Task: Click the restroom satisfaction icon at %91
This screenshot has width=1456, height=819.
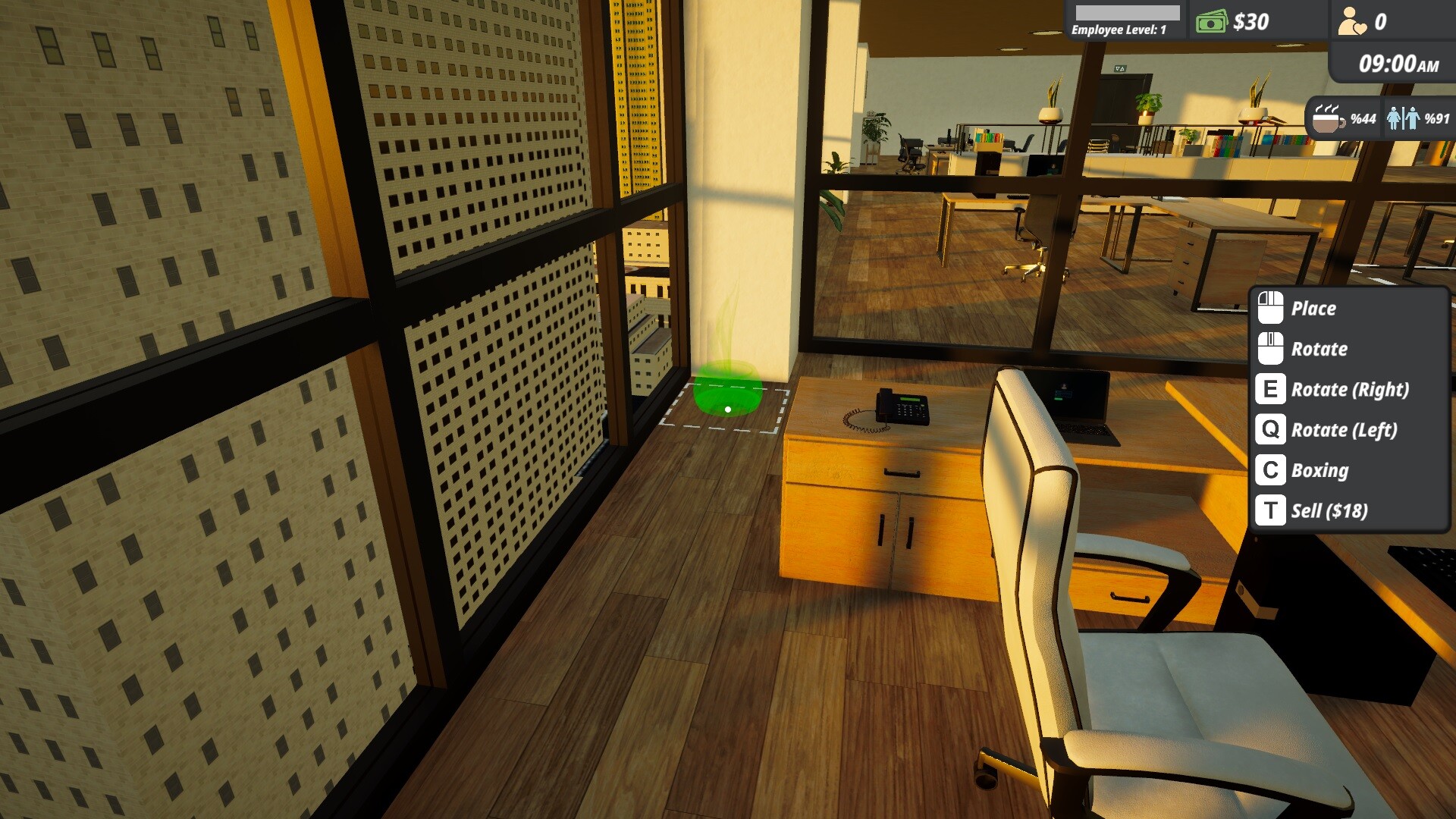Action: [x=1404, y=118]
